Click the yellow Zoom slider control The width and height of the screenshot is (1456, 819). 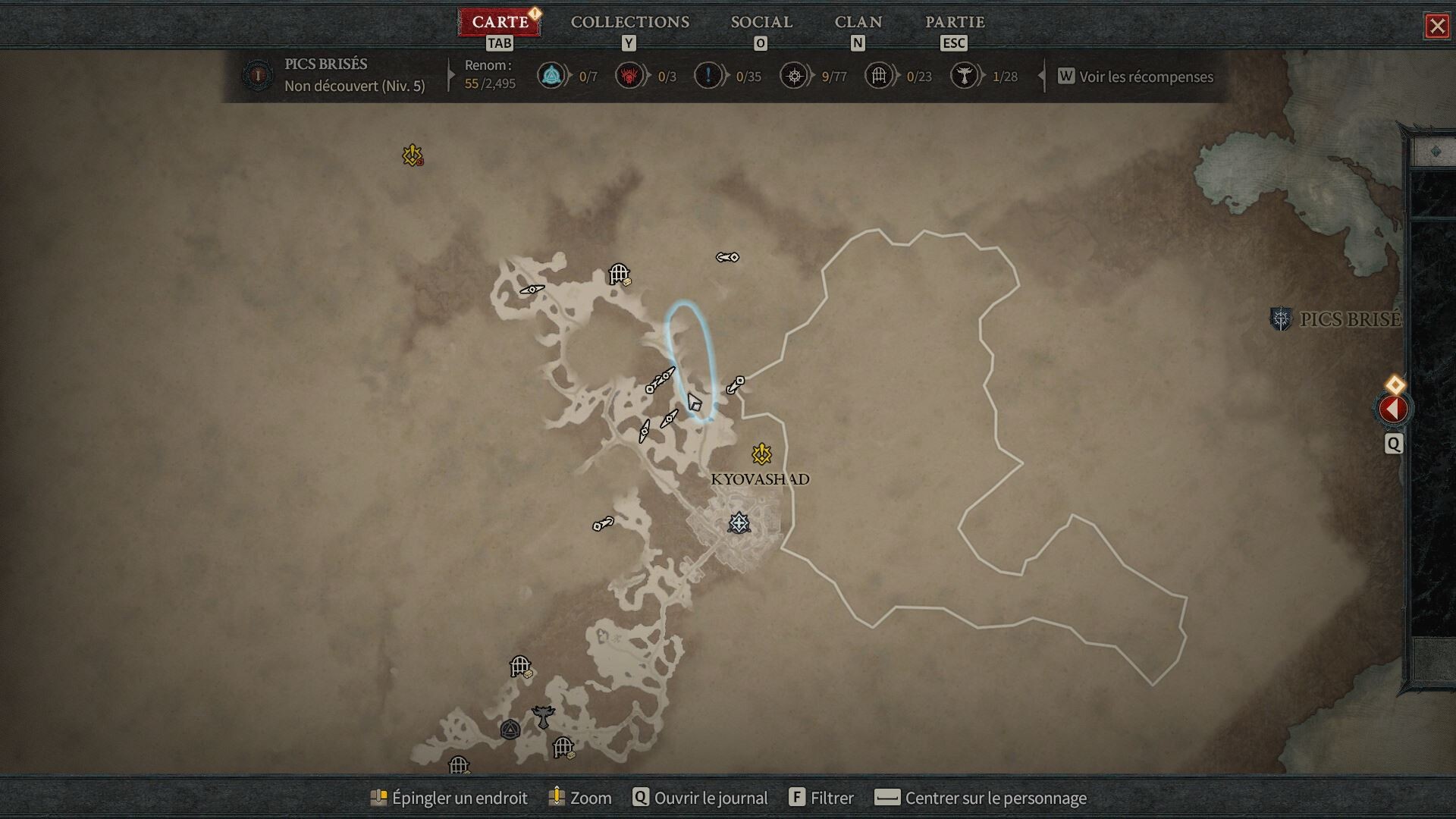556,798
